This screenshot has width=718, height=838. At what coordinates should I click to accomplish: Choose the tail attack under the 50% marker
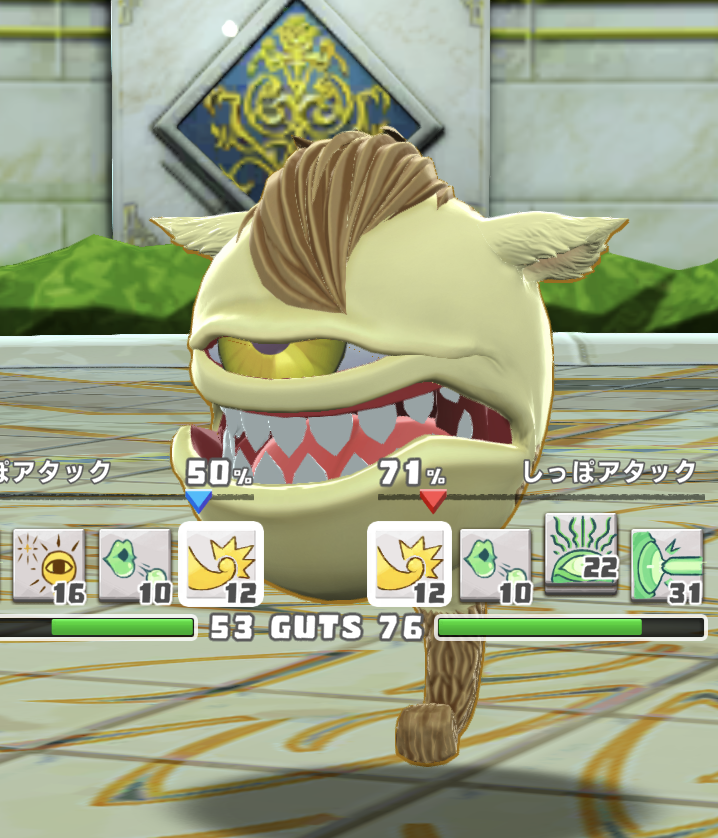221,564
